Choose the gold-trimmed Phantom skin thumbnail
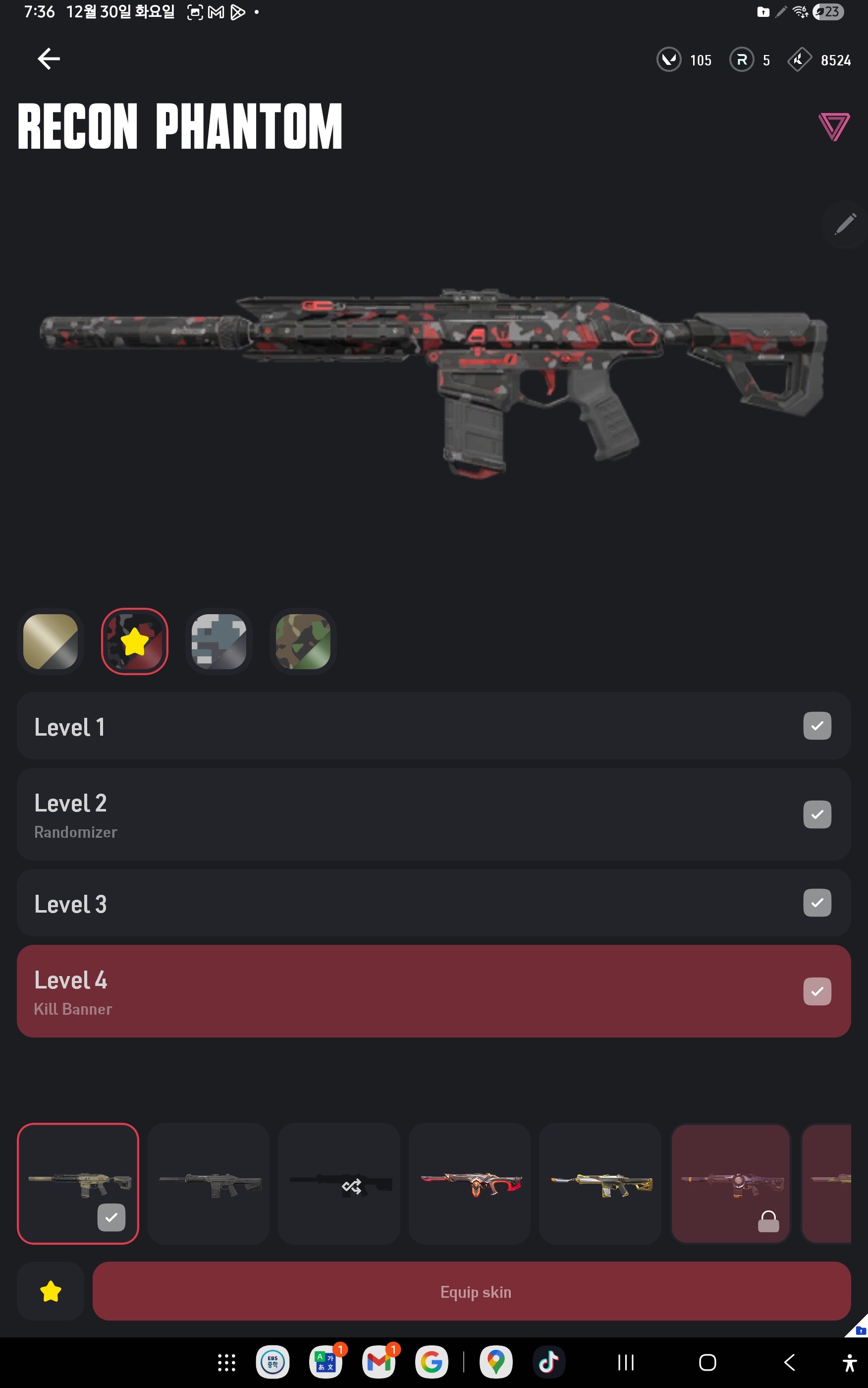This screenshot has width=868, height=1388. [600, 1184]
